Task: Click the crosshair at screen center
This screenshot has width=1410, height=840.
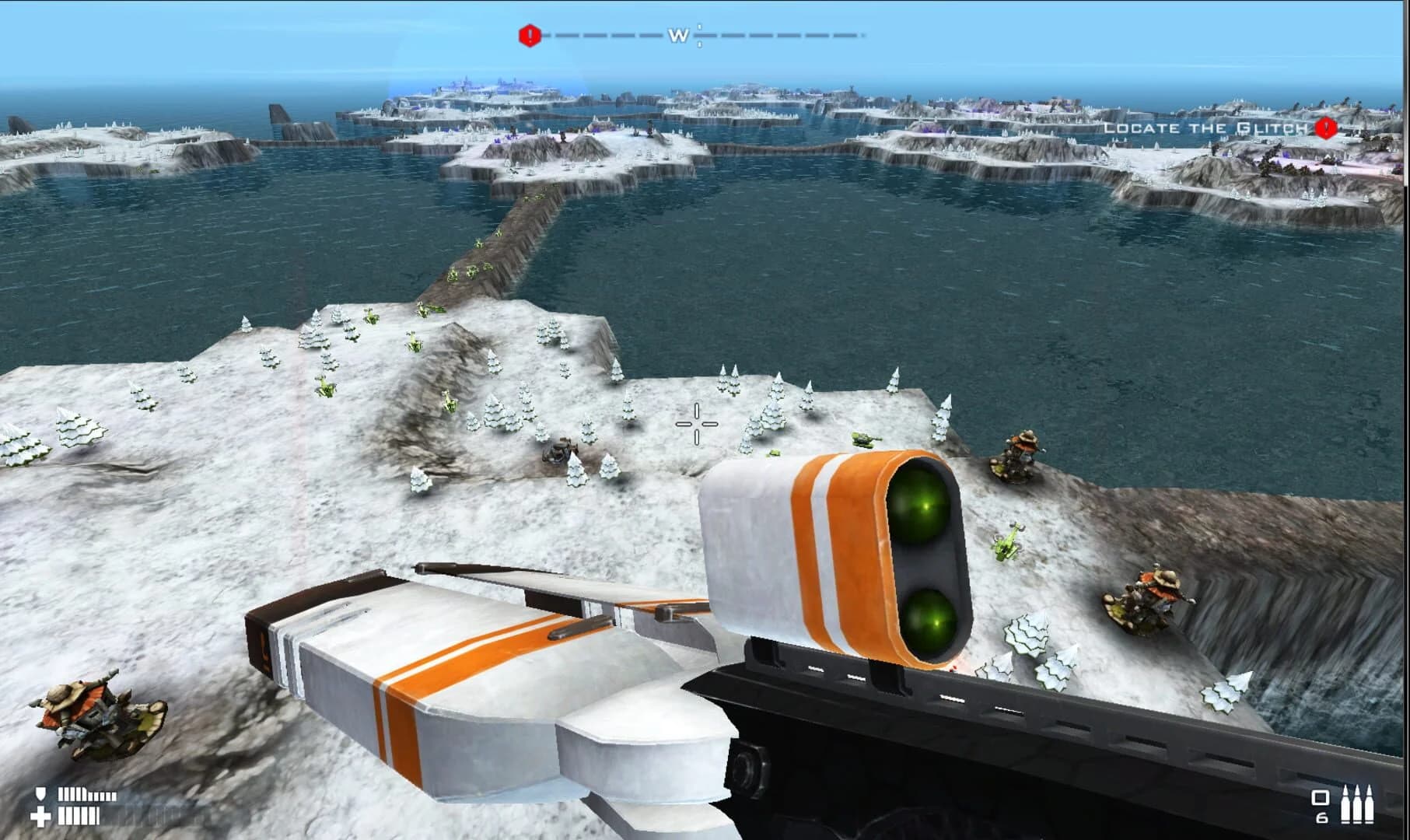Action: pos(698,422)
